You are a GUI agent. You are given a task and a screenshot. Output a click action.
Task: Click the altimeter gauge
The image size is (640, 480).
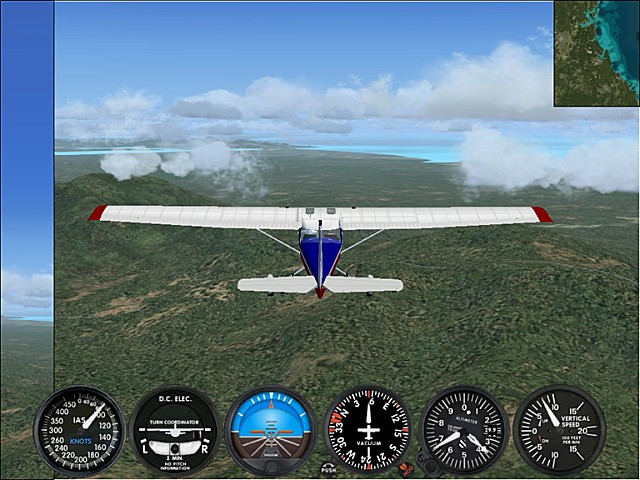464,430
